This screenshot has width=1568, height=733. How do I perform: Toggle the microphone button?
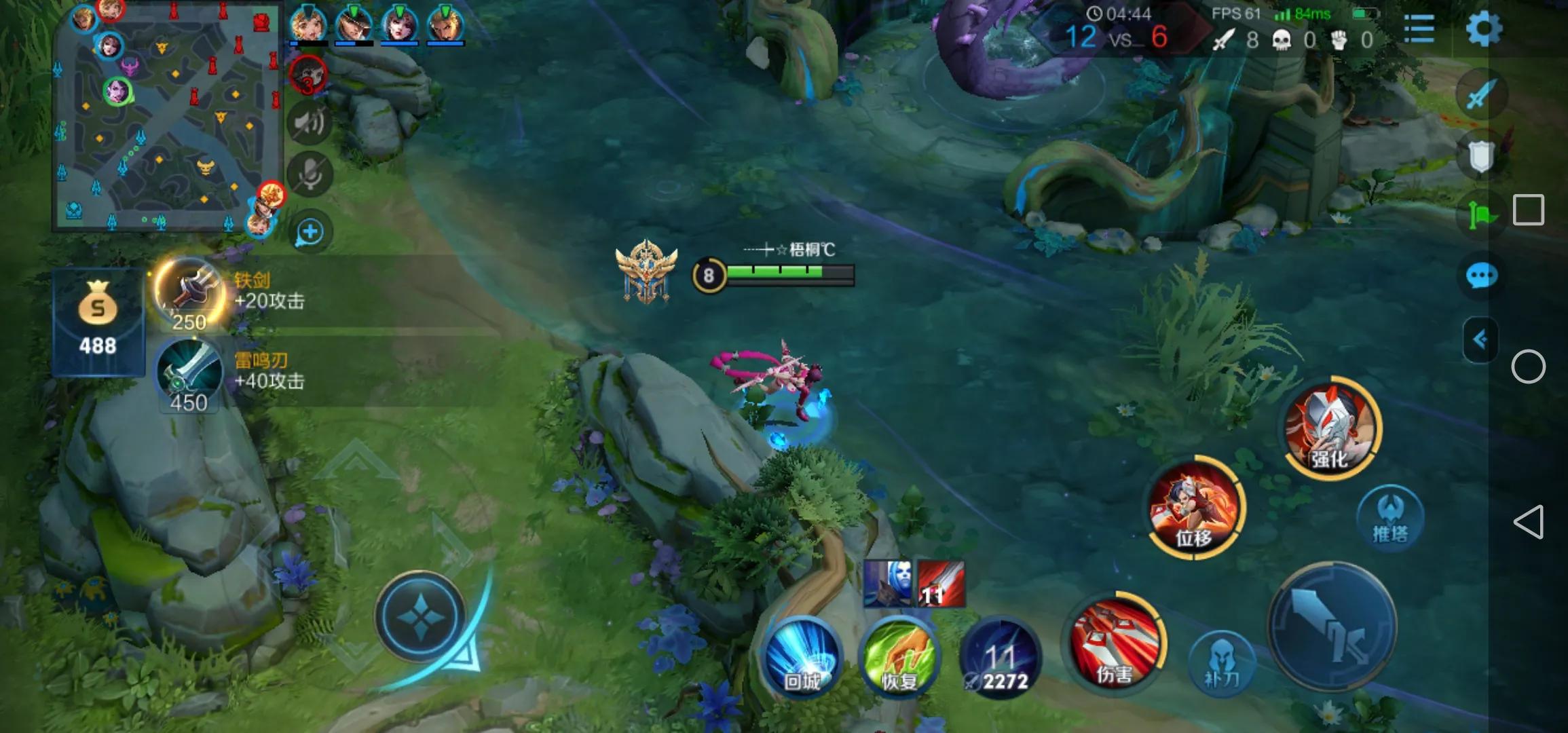point(310,175)
